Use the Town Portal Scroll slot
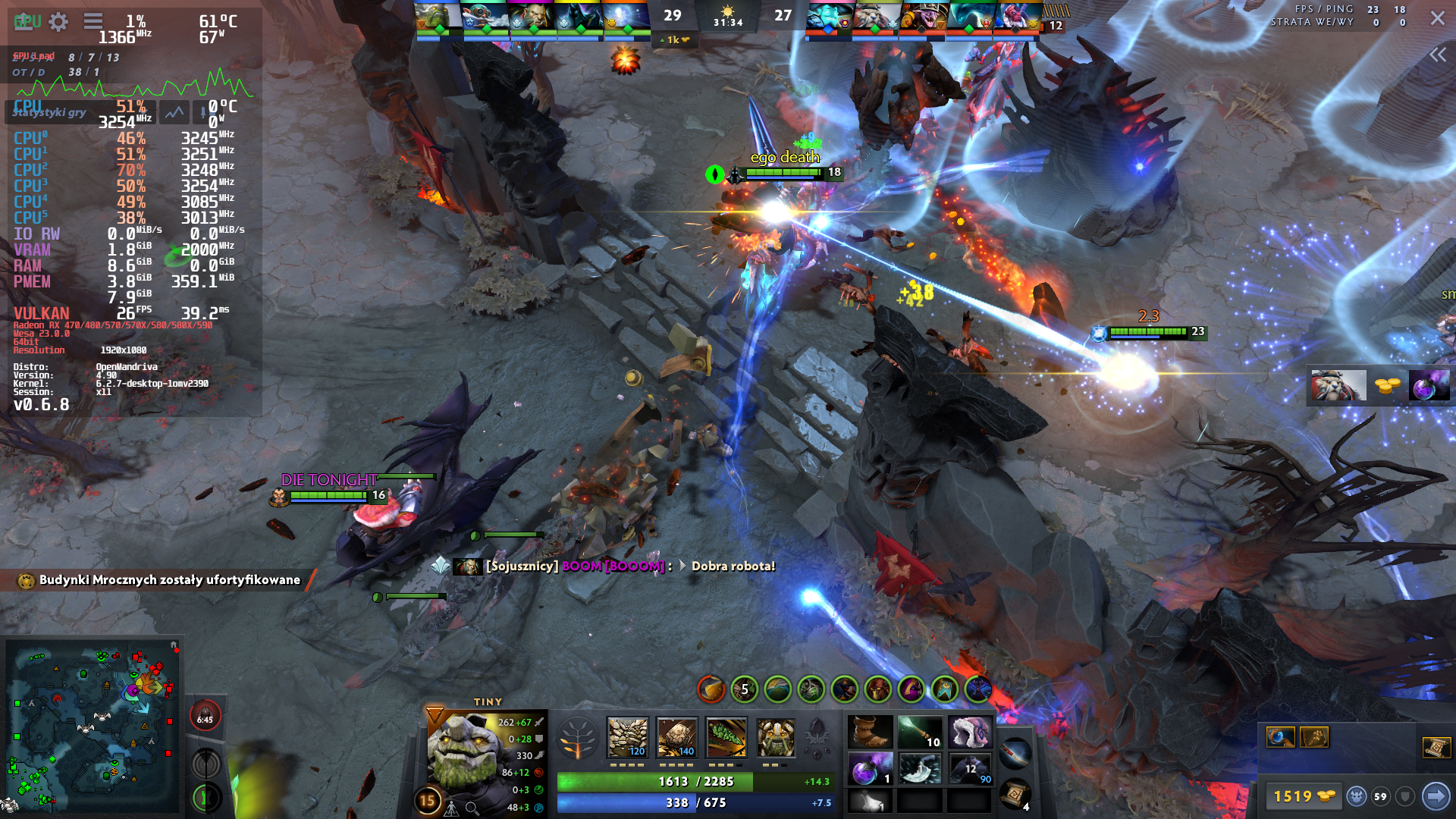 pyautogui.click(x=1015, y=794)
